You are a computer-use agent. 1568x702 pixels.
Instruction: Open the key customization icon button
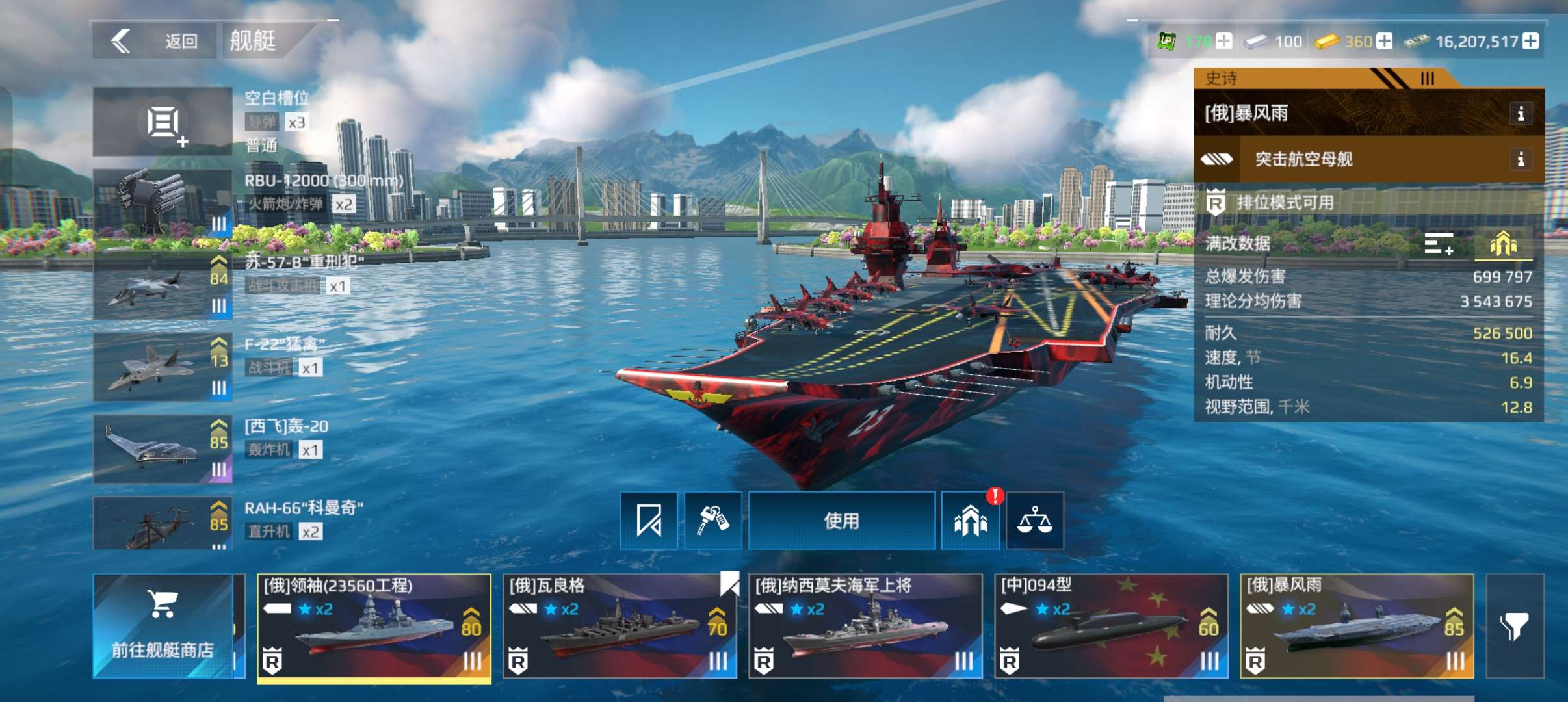[x=712, y=521]
